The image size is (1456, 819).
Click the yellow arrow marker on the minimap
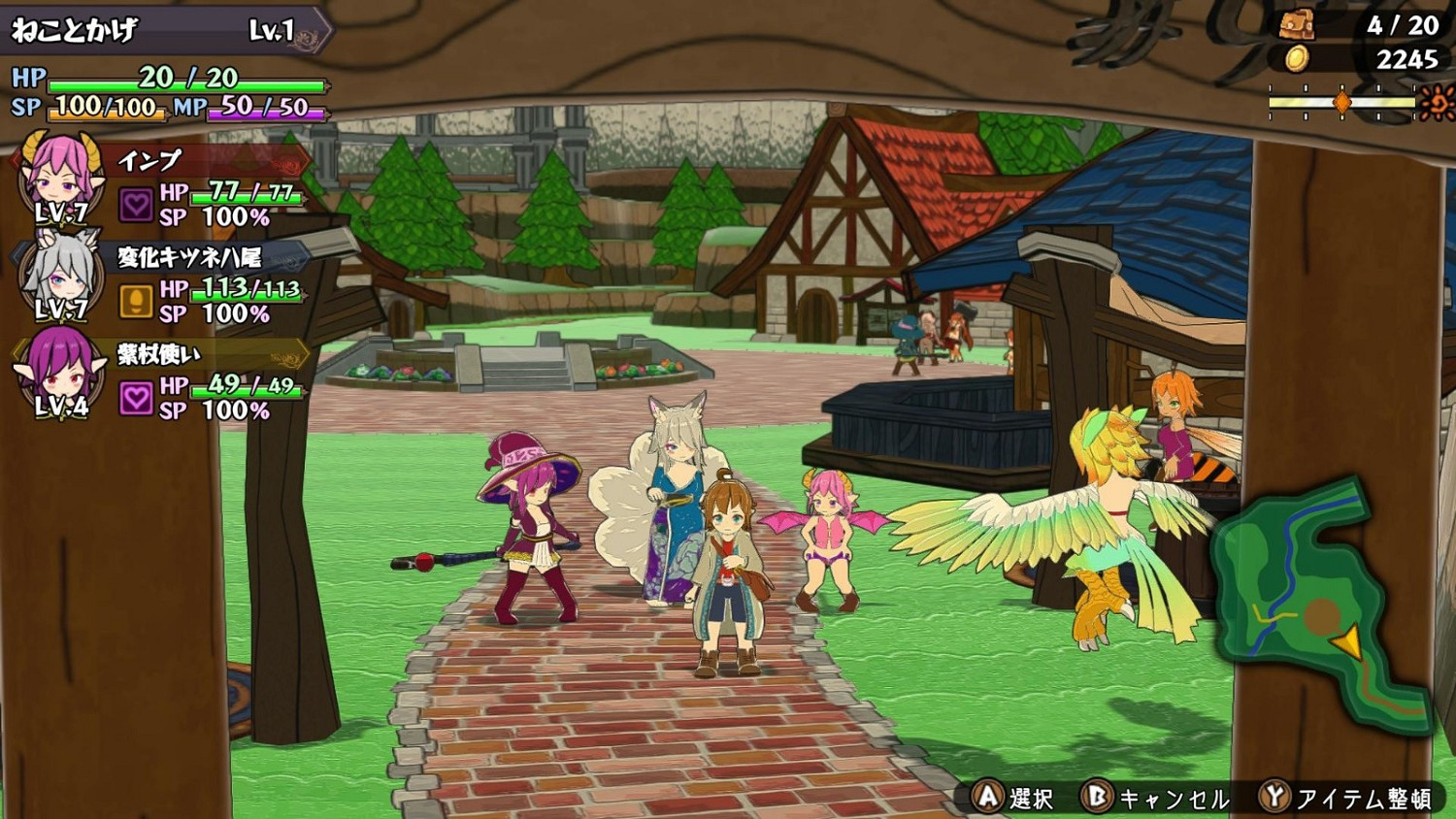tap(1348, 640)
